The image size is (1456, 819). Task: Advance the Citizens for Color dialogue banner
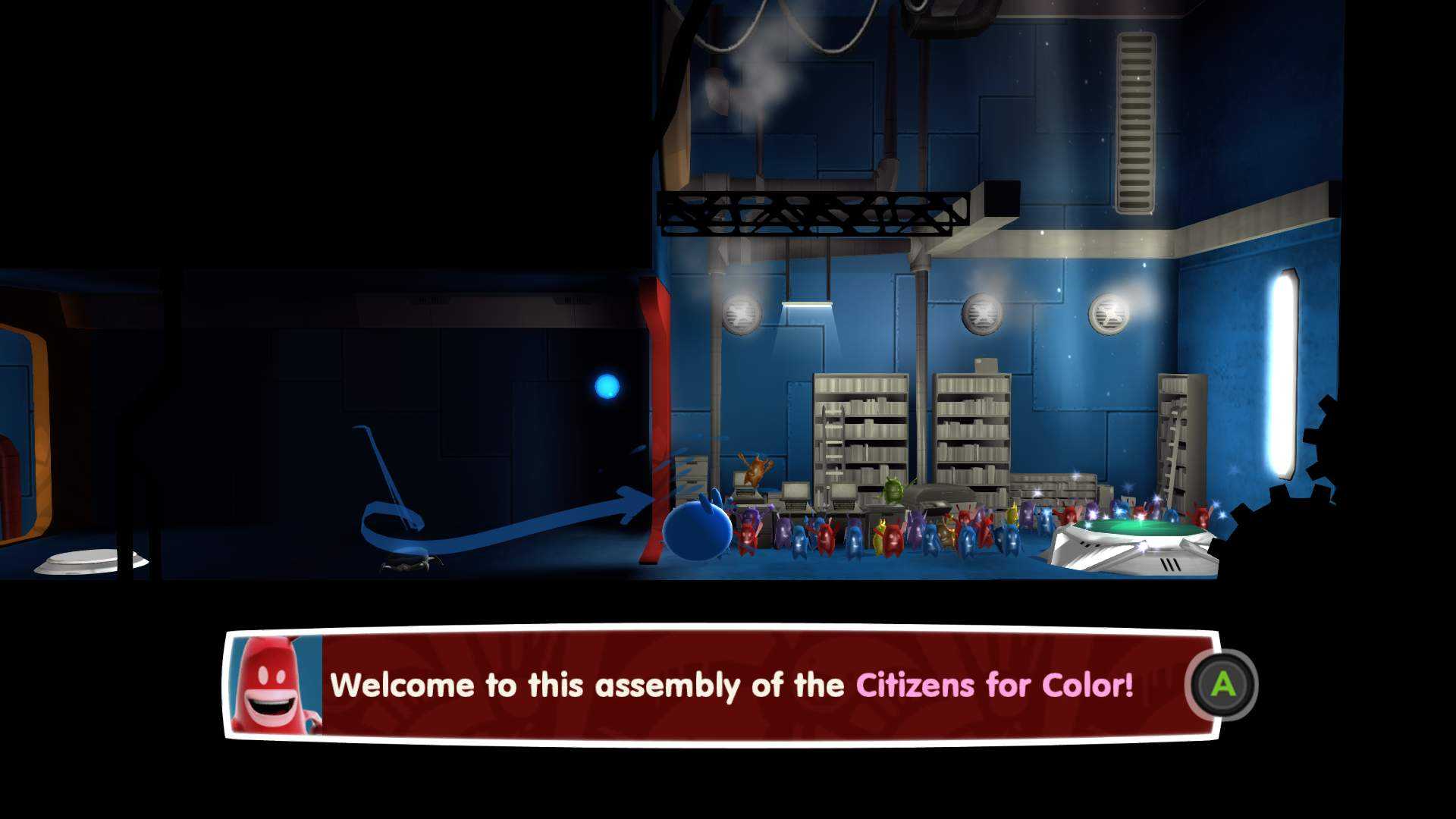1222,685
